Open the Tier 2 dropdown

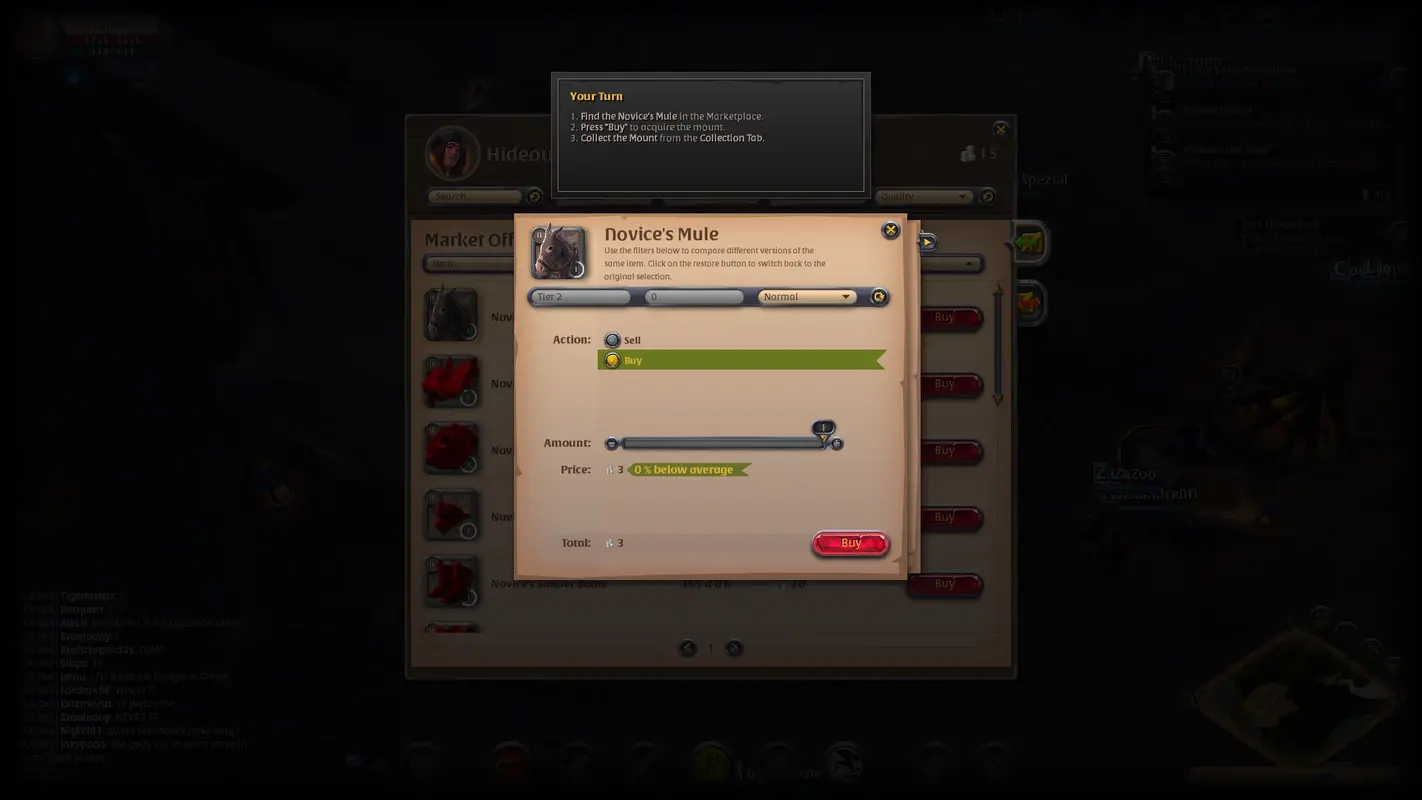point(580,296)
